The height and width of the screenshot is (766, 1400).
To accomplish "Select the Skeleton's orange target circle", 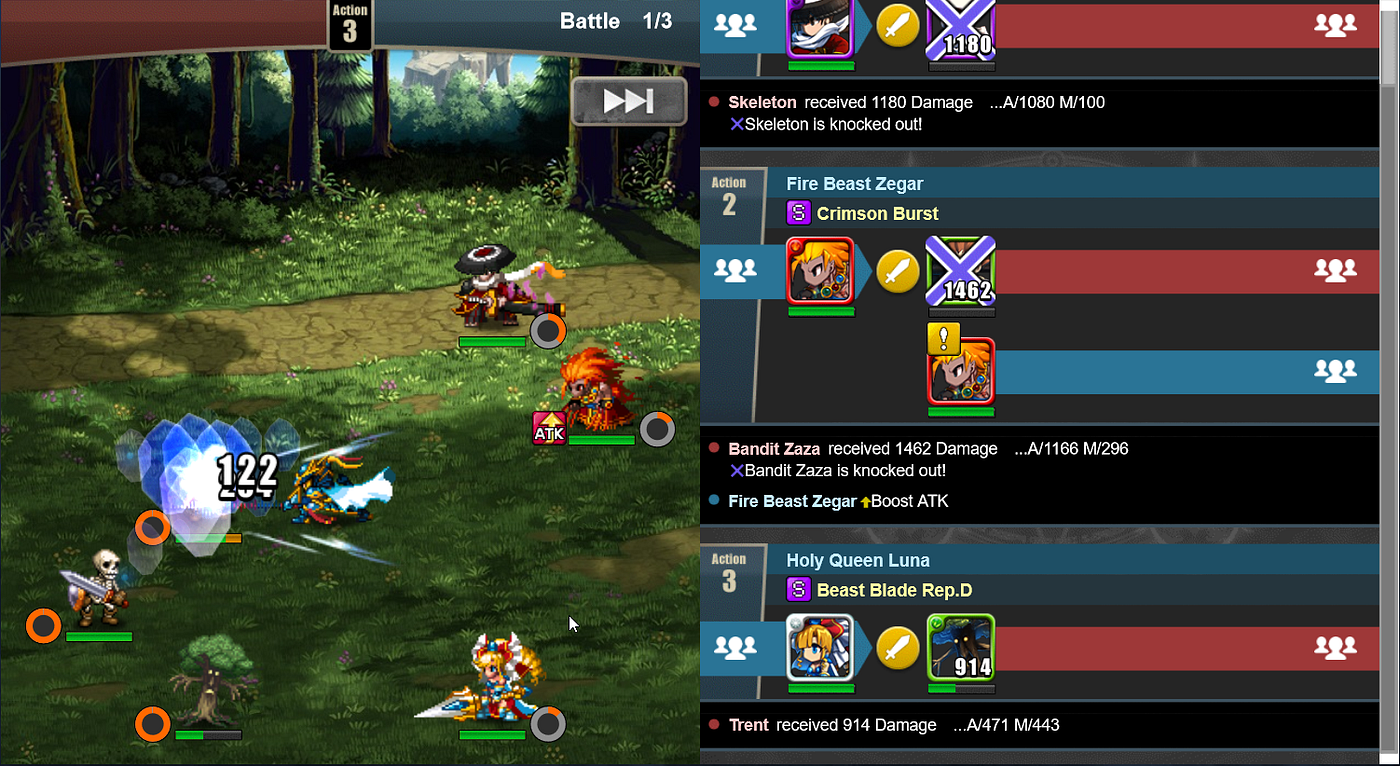I will [x=43, y=626].
